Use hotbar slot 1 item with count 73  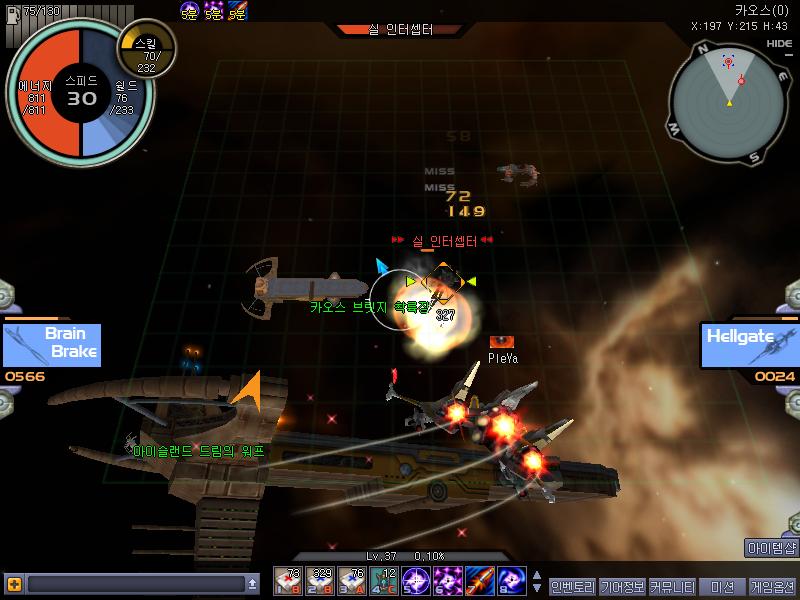288,581
